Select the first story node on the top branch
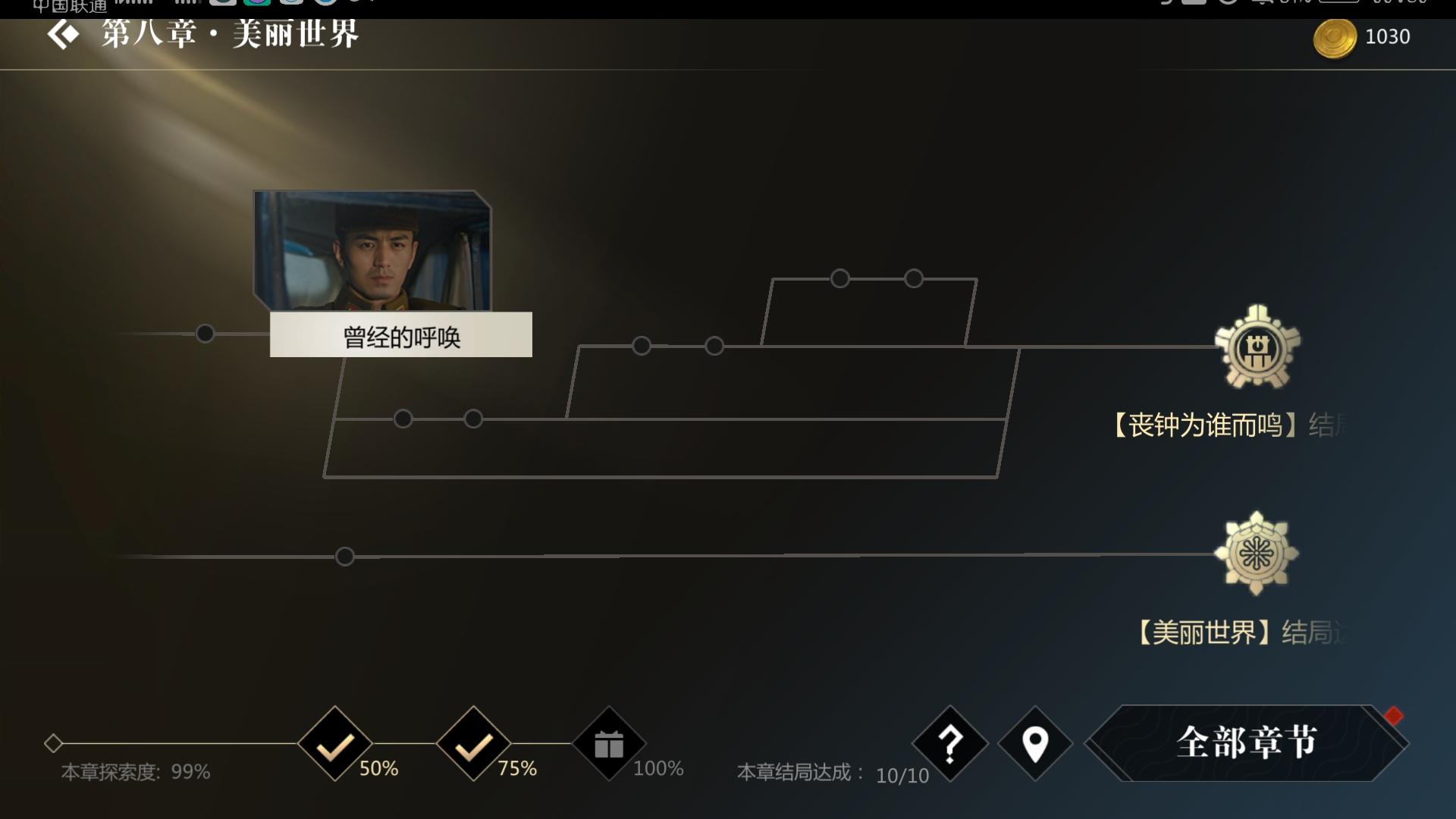Viewport: 1456px width, 819px height. pos(839,279)
